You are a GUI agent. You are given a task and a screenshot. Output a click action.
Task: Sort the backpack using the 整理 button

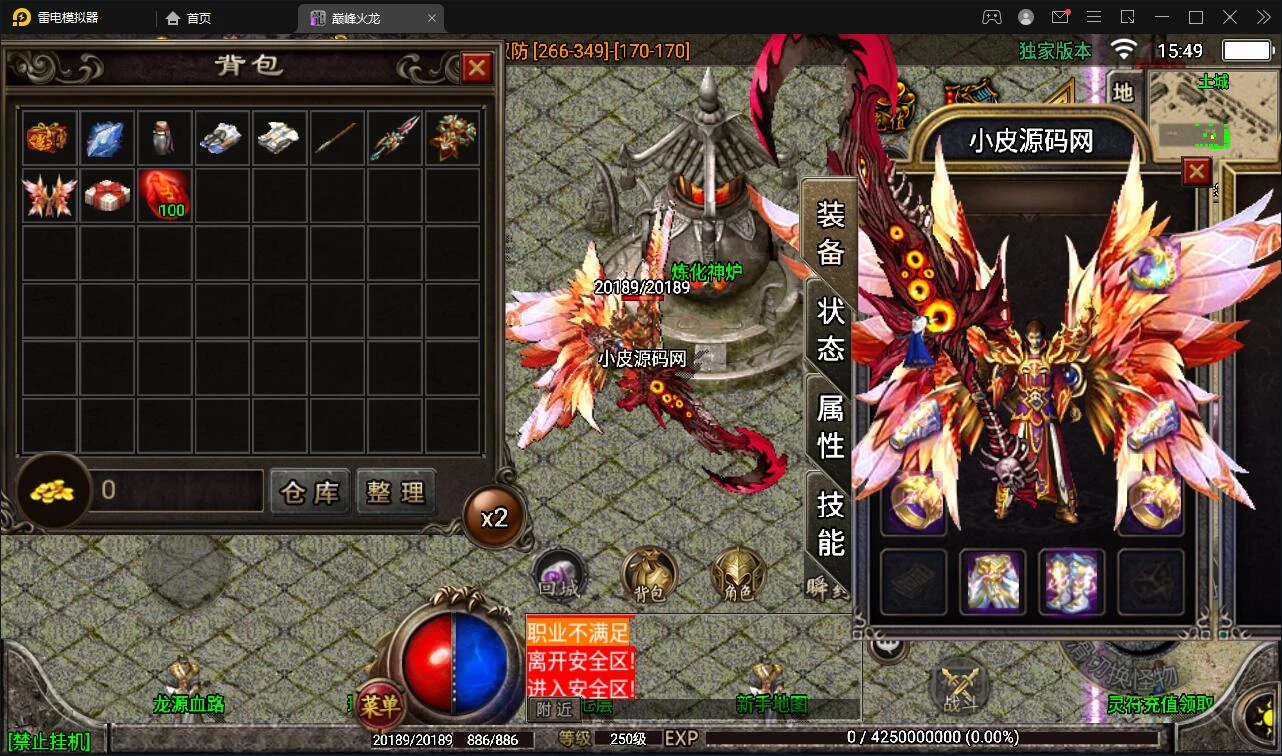(396, 492)
